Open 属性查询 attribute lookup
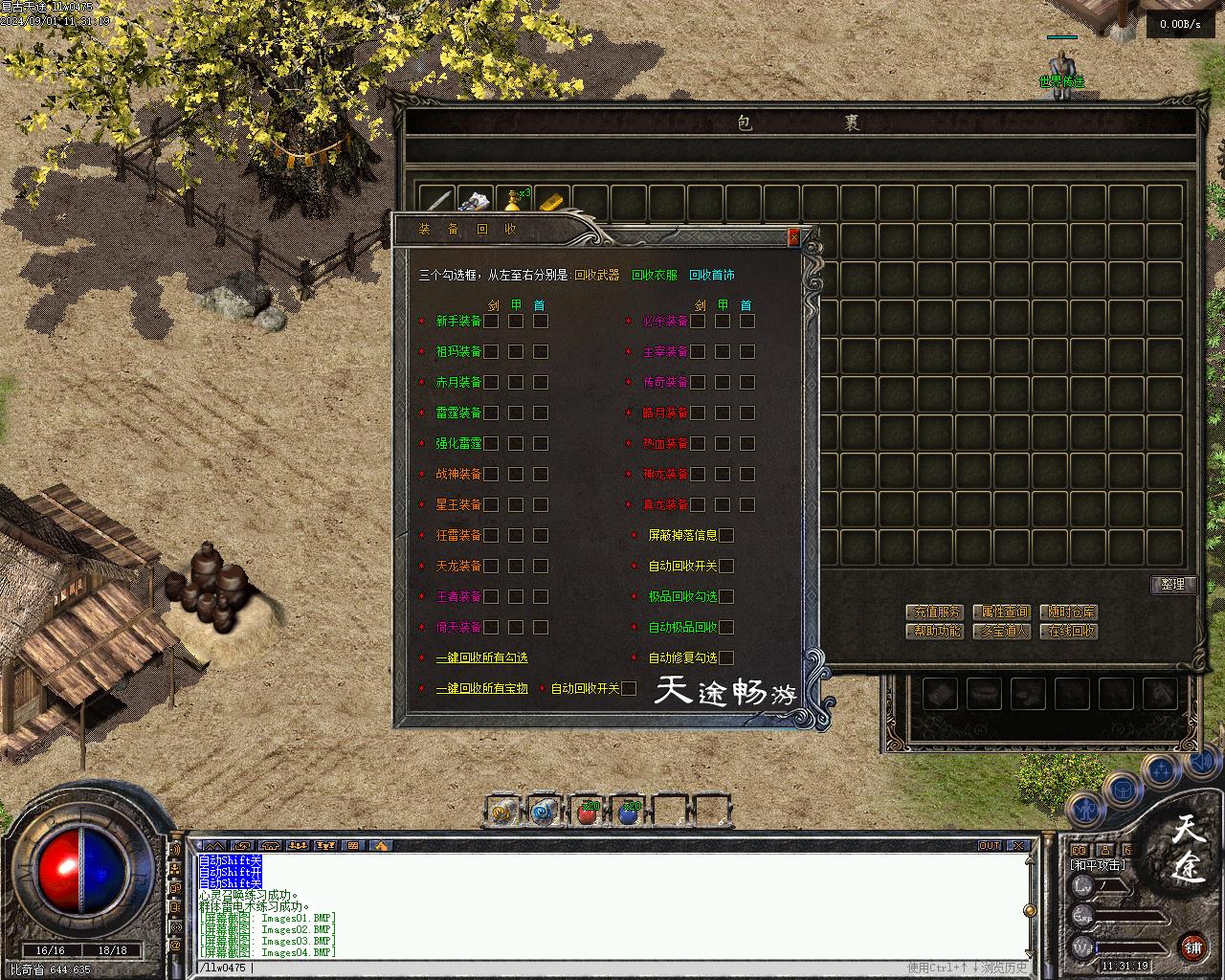 (x=1002, y=612)
